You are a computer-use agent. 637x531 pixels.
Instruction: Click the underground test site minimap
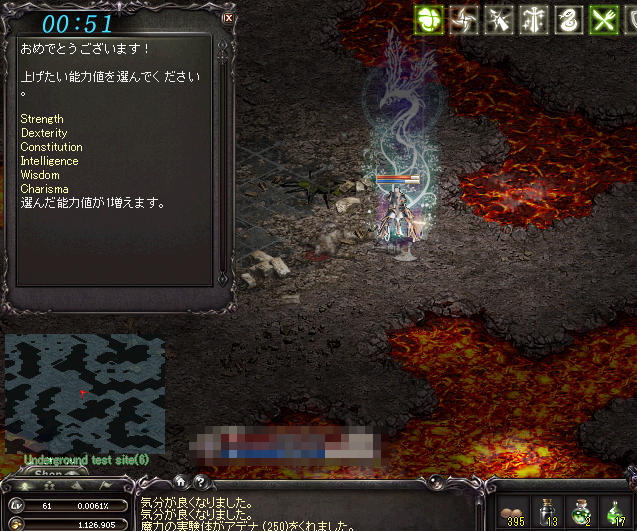coord(84,392)
